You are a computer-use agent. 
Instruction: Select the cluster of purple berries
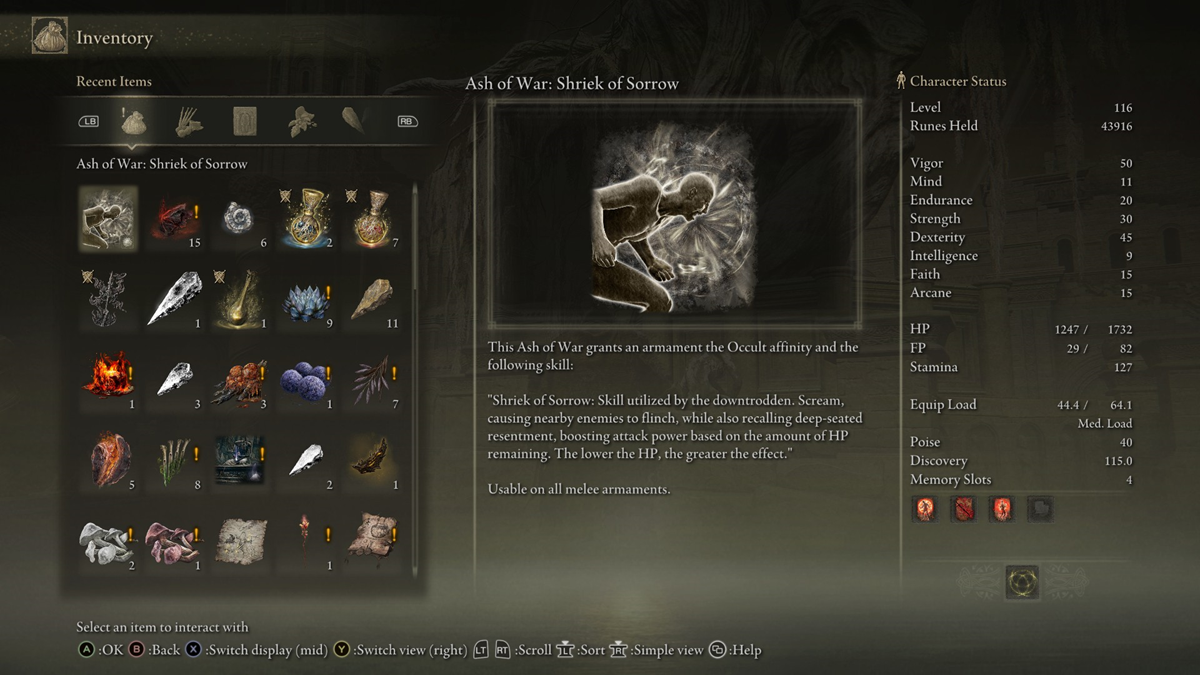(307, 381)
